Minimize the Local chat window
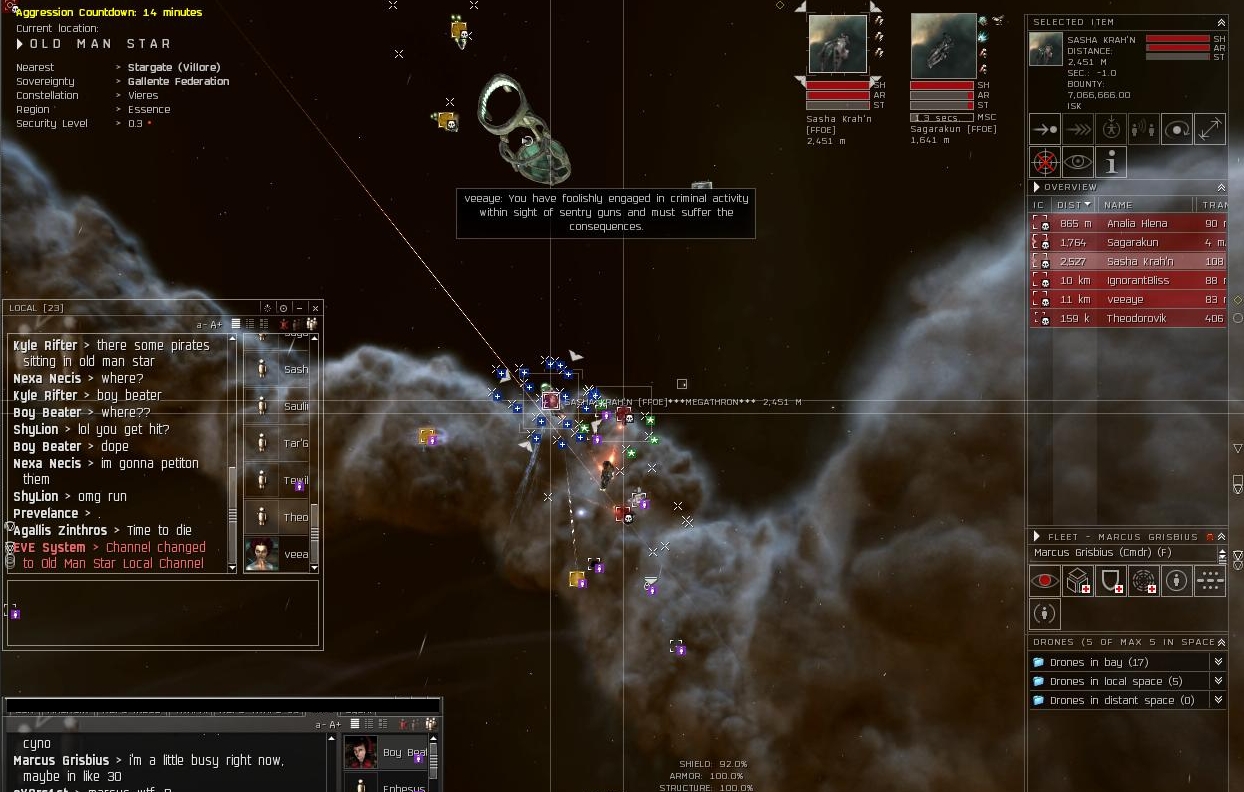This screenshot has height=792, width=1244. (299, 308)
